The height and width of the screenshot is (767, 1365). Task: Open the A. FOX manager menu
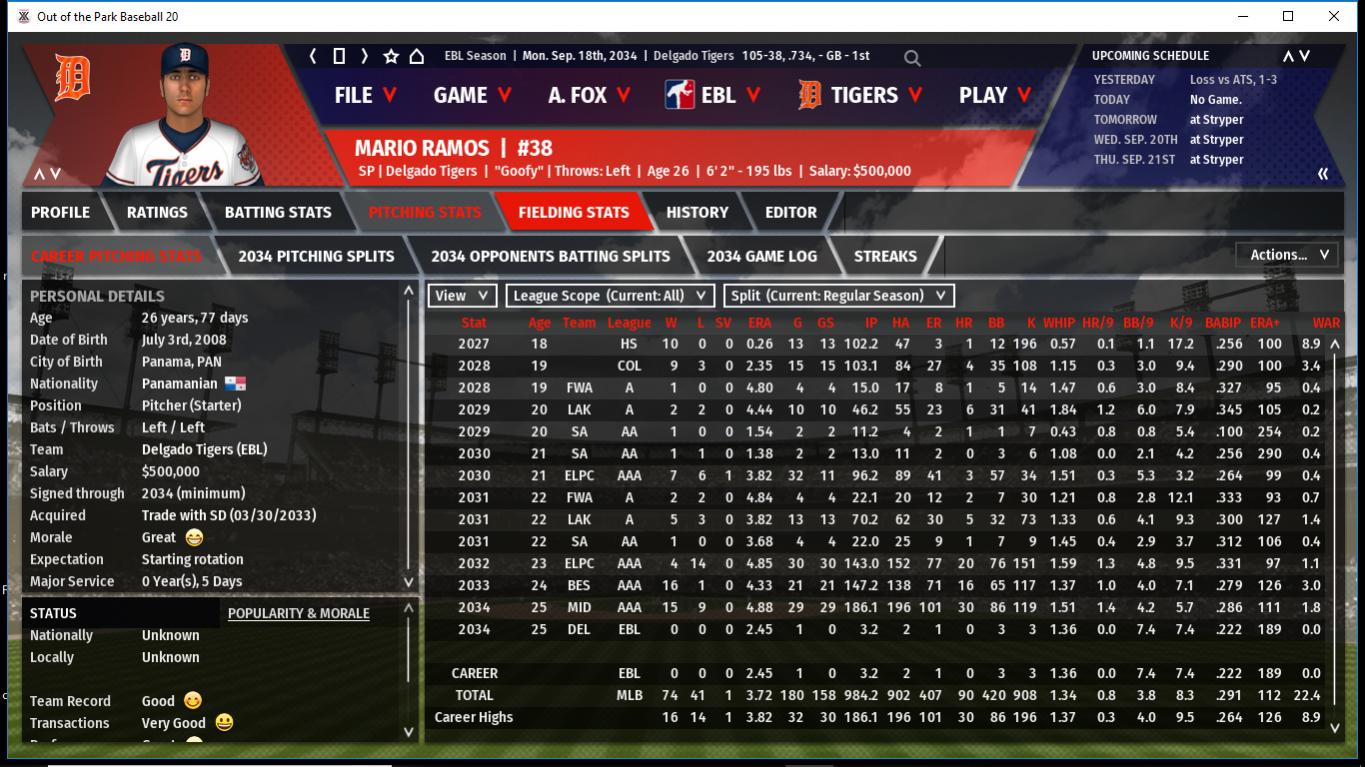(x=589, y=95)
